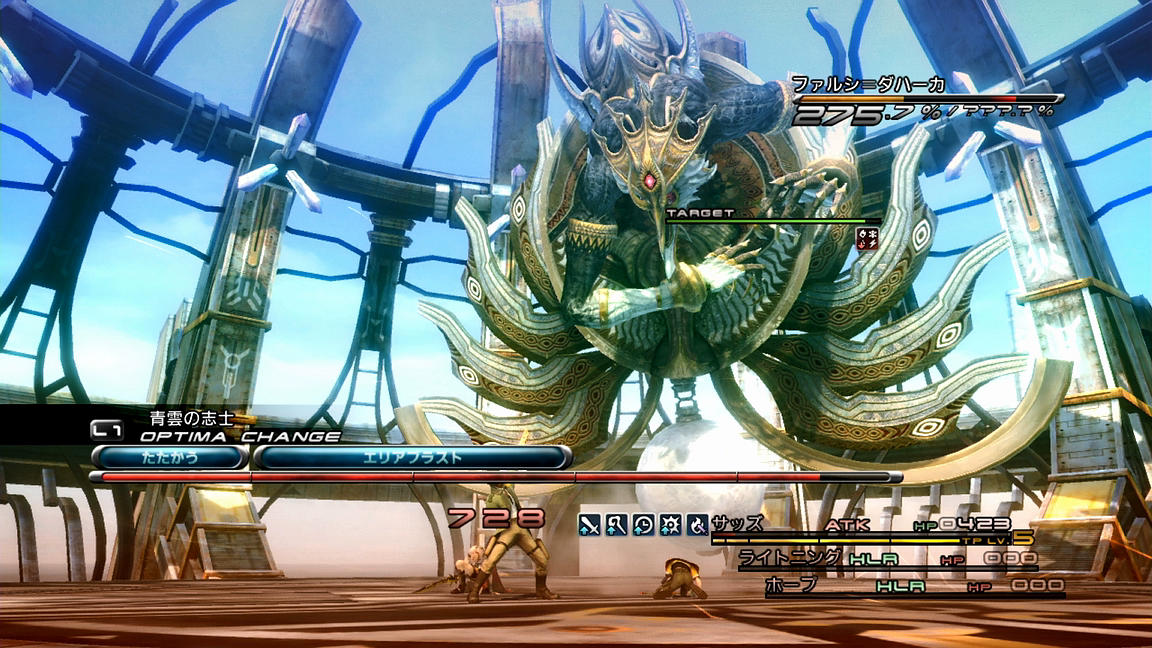
Task: Select the エリアブラスト command slot
Action: pos(412,457)
